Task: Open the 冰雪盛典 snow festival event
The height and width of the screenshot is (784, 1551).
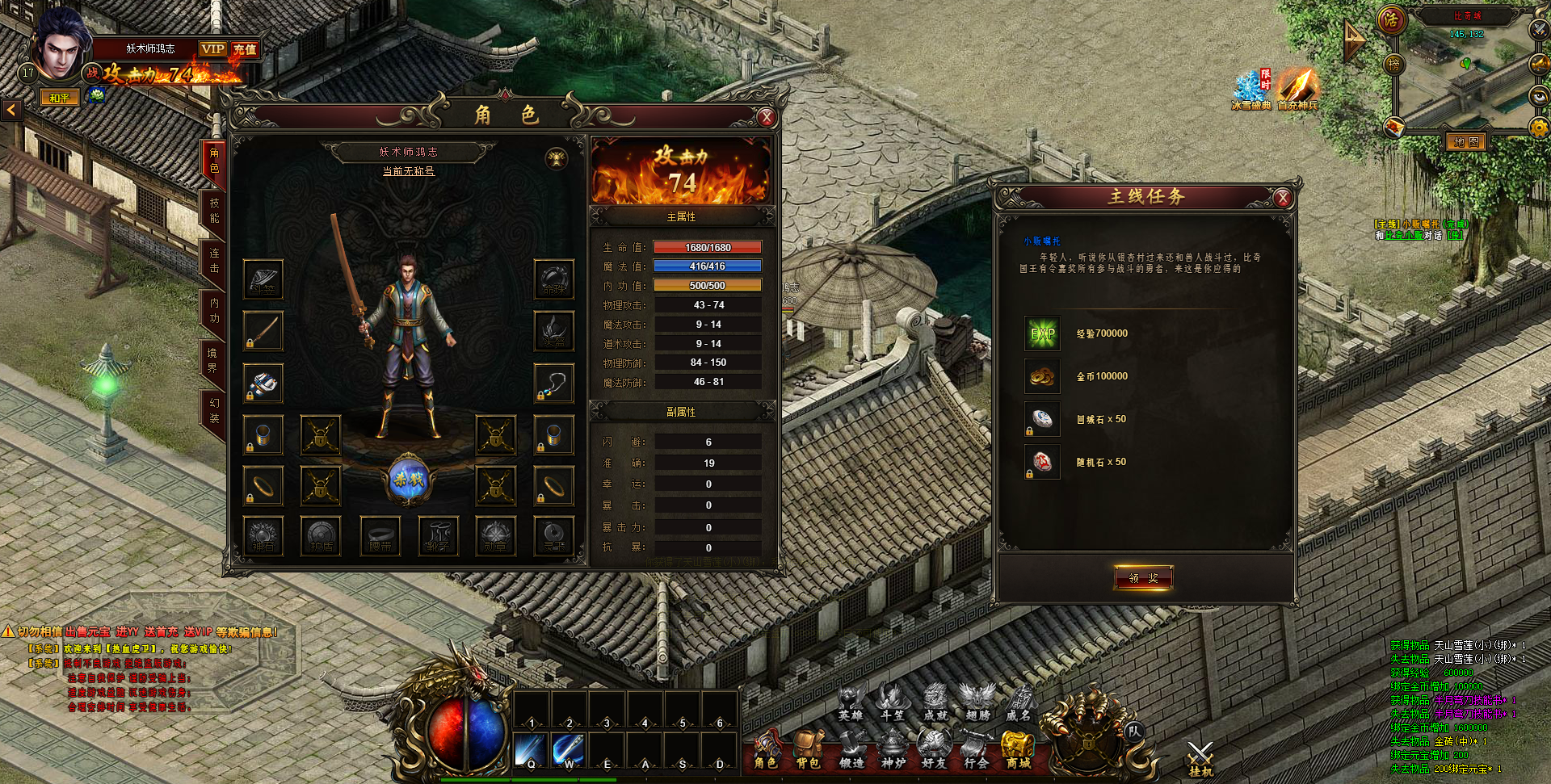Action: coord(1250,89)
